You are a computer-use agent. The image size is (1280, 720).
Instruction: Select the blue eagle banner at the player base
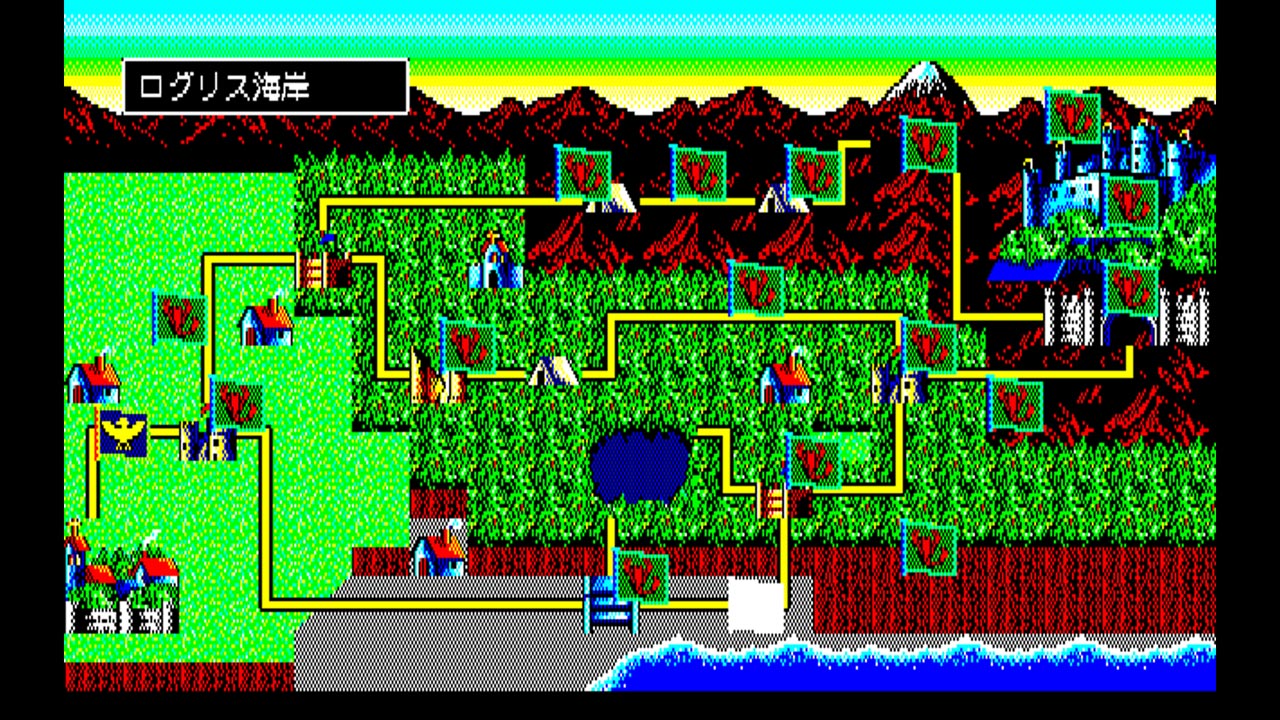click(x=118, y=428)
